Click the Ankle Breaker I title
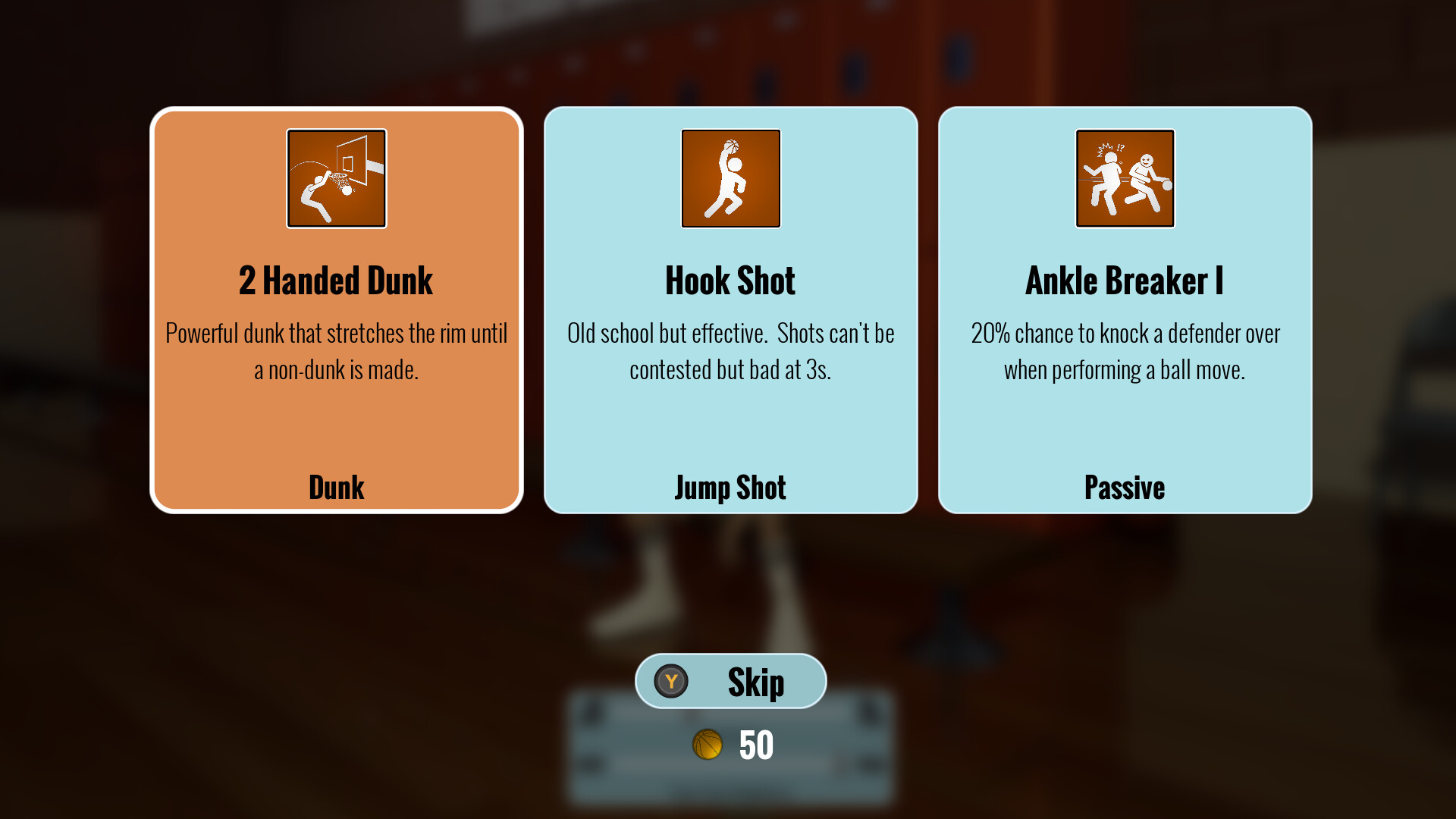The image size is (1456, 819). 1125,280
